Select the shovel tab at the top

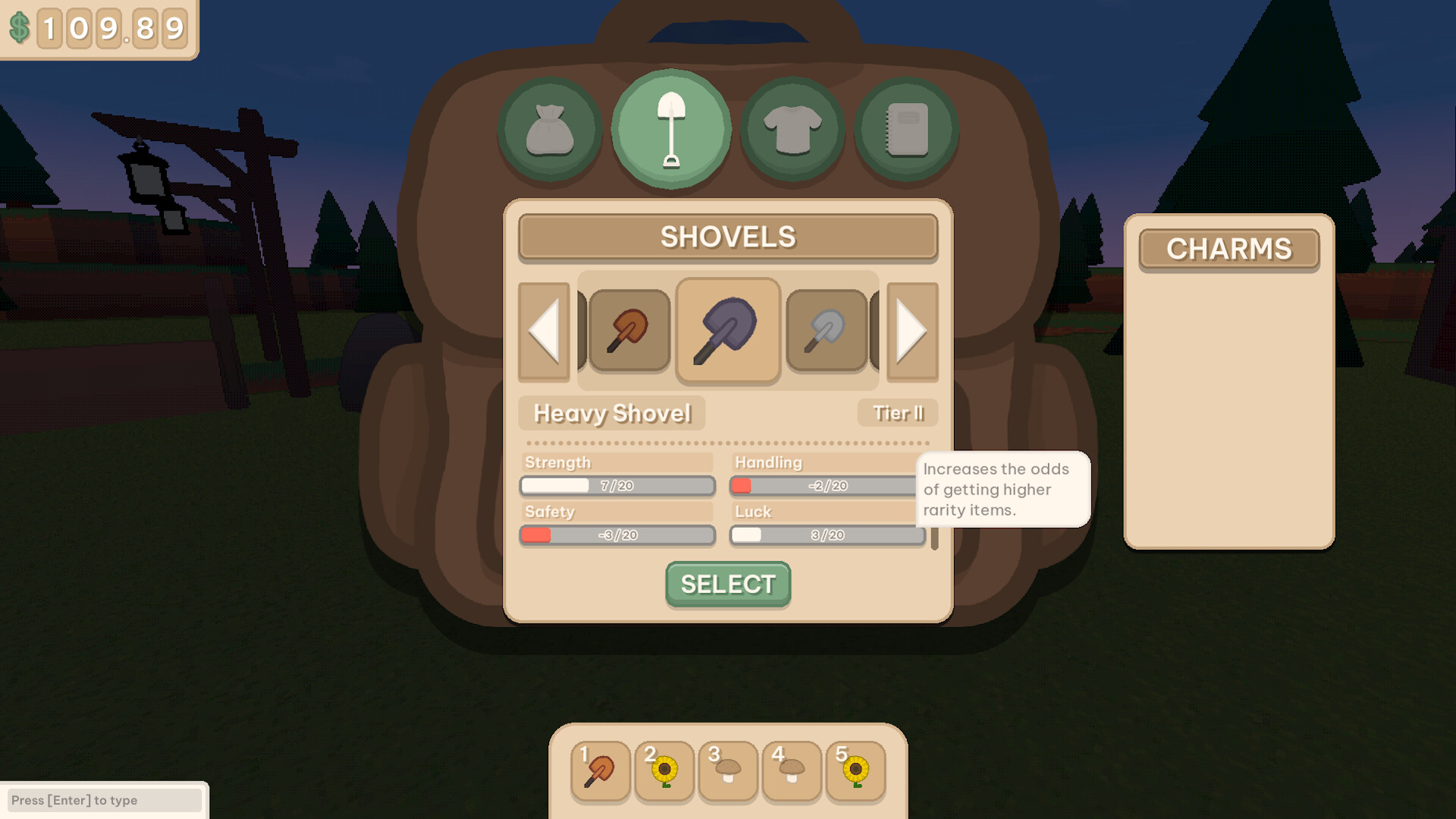671,127
